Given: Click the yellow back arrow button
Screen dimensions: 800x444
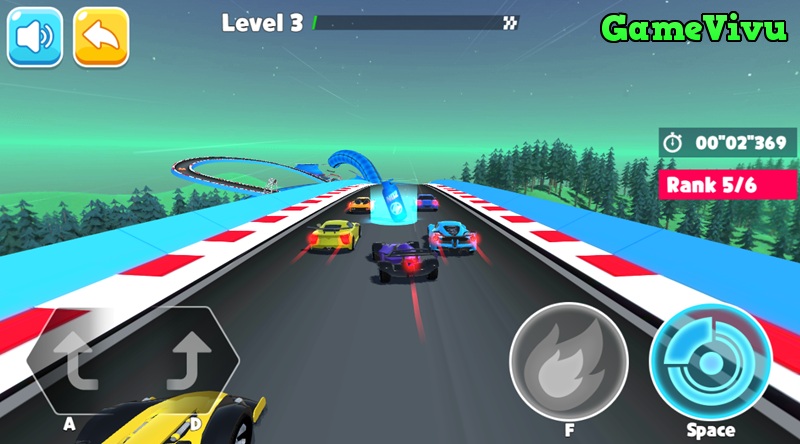Looking at the screenshot, I should [101, 37].
